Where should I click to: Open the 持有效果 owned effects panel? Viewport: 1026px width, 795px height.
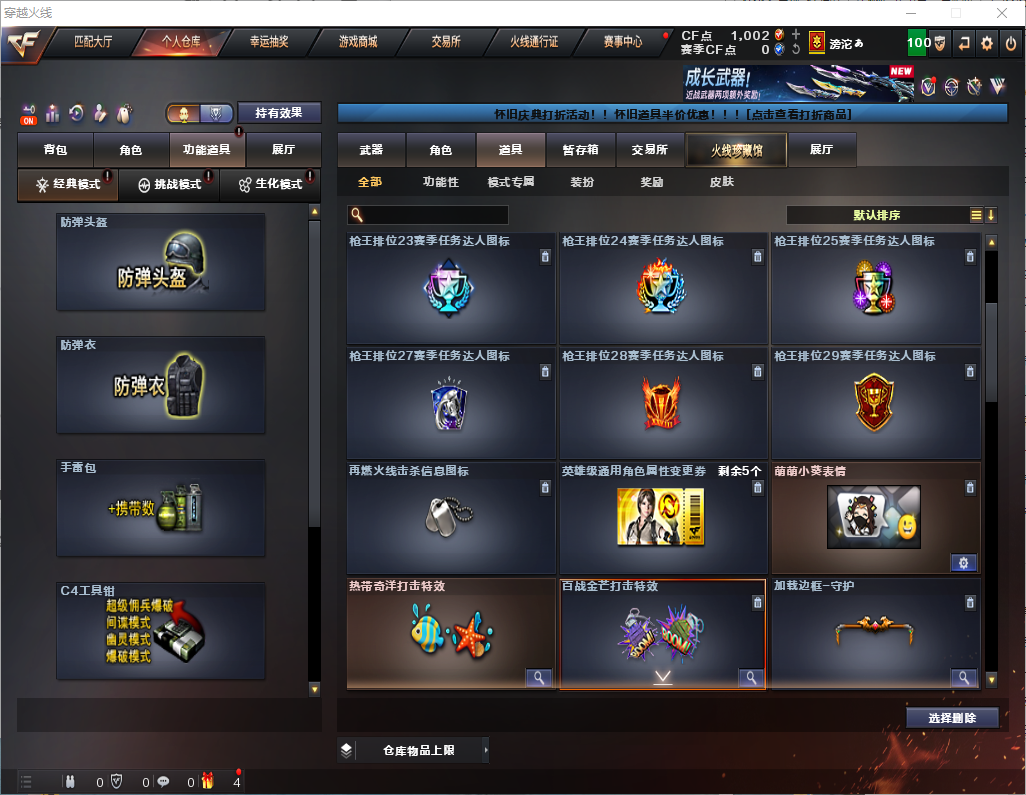(x=279, y=113)
